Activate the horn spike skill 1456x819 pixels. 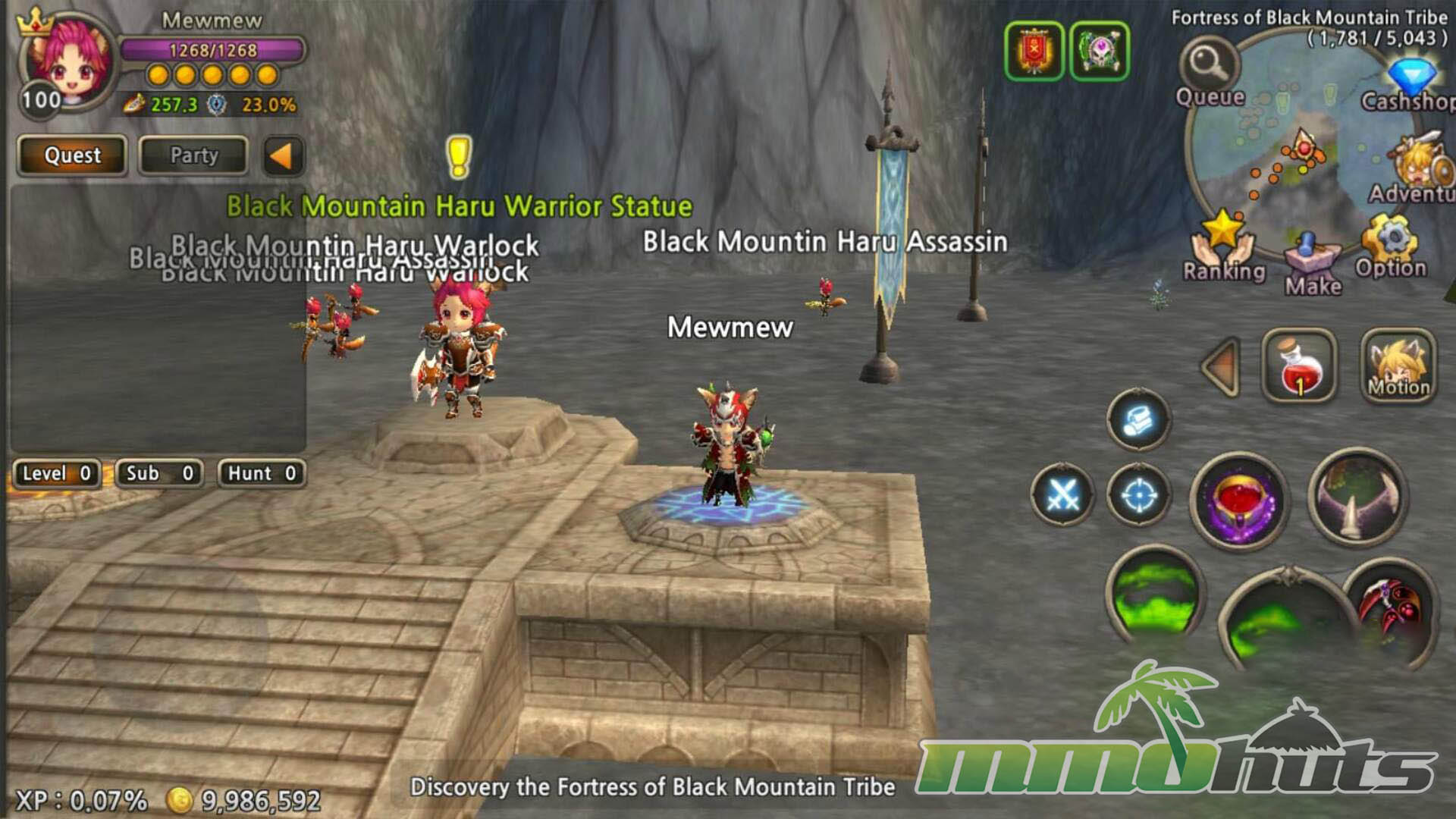click(x=1357, y=498)
